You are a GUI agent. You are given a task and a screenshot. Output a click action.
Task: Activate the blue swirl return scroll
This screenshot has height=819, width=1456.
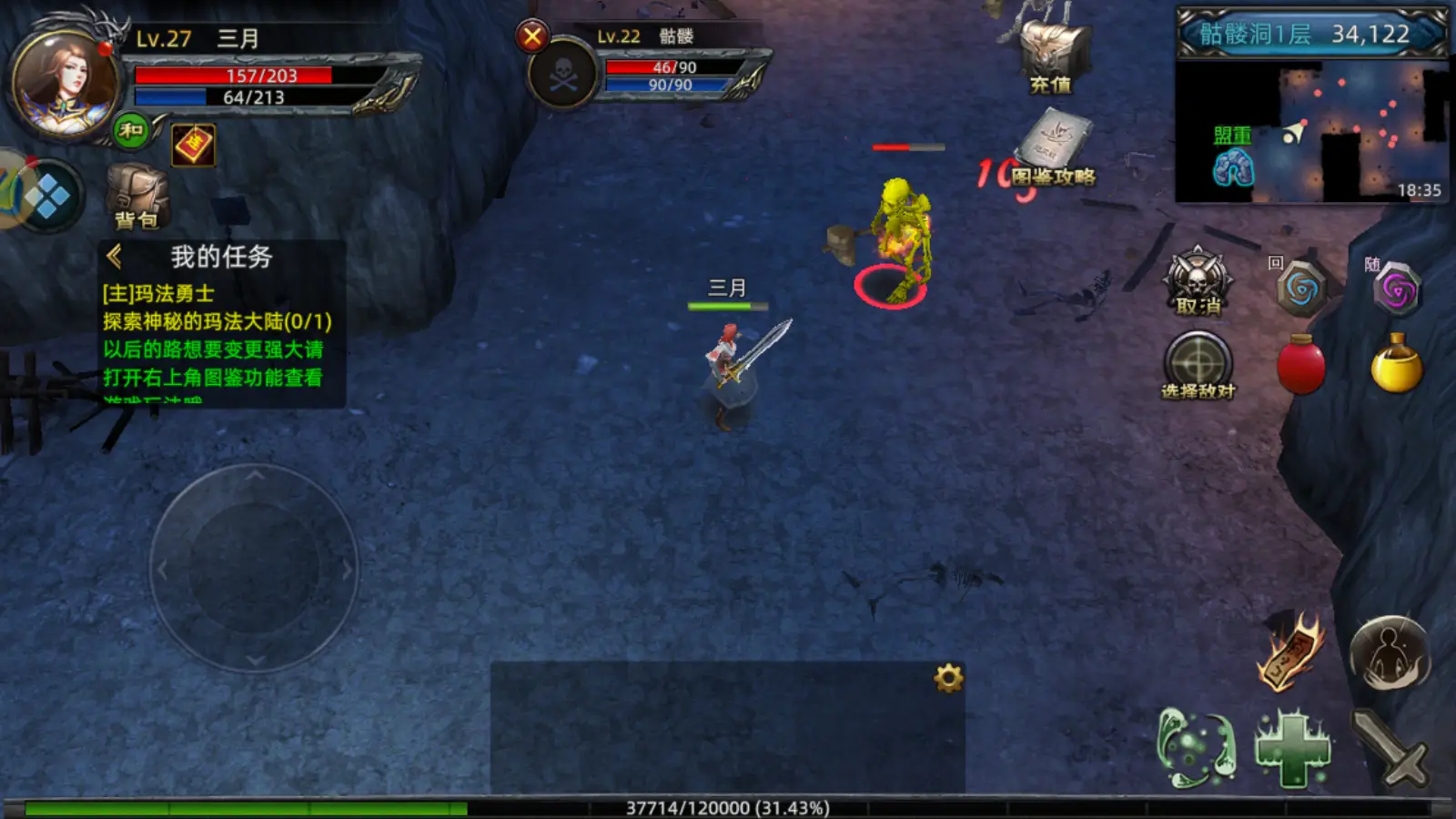(x=1301, y=289)
